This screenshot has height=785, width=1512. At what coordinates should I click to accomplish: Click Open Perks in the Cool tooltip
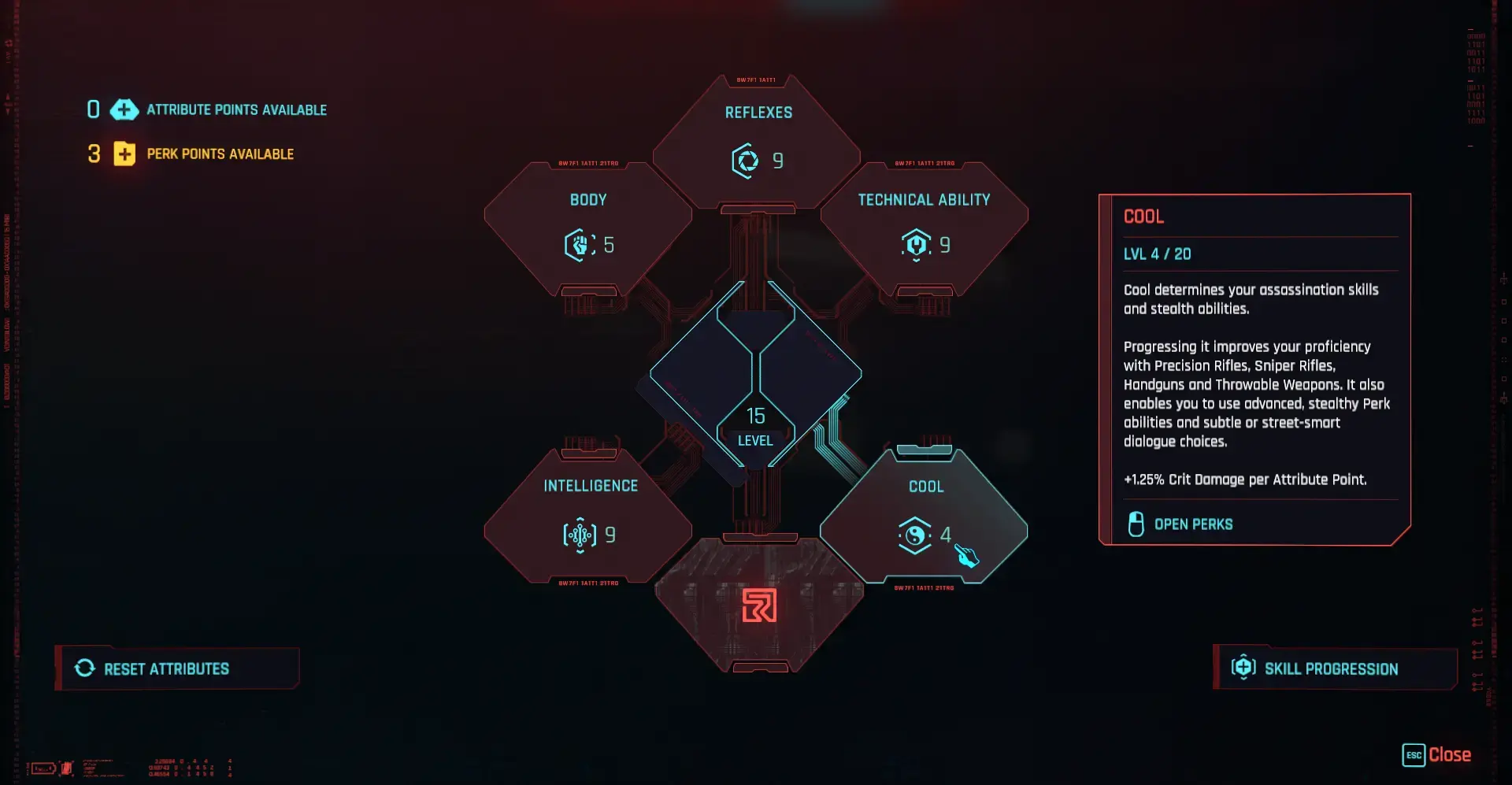tap(1192, 524)
